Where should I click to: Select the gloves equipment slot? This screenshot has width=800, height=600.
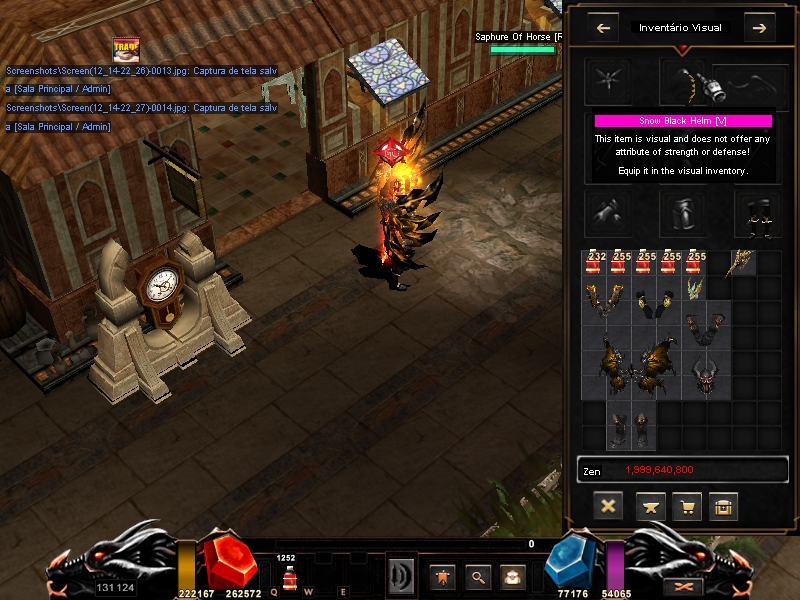[x=609, y=212]
